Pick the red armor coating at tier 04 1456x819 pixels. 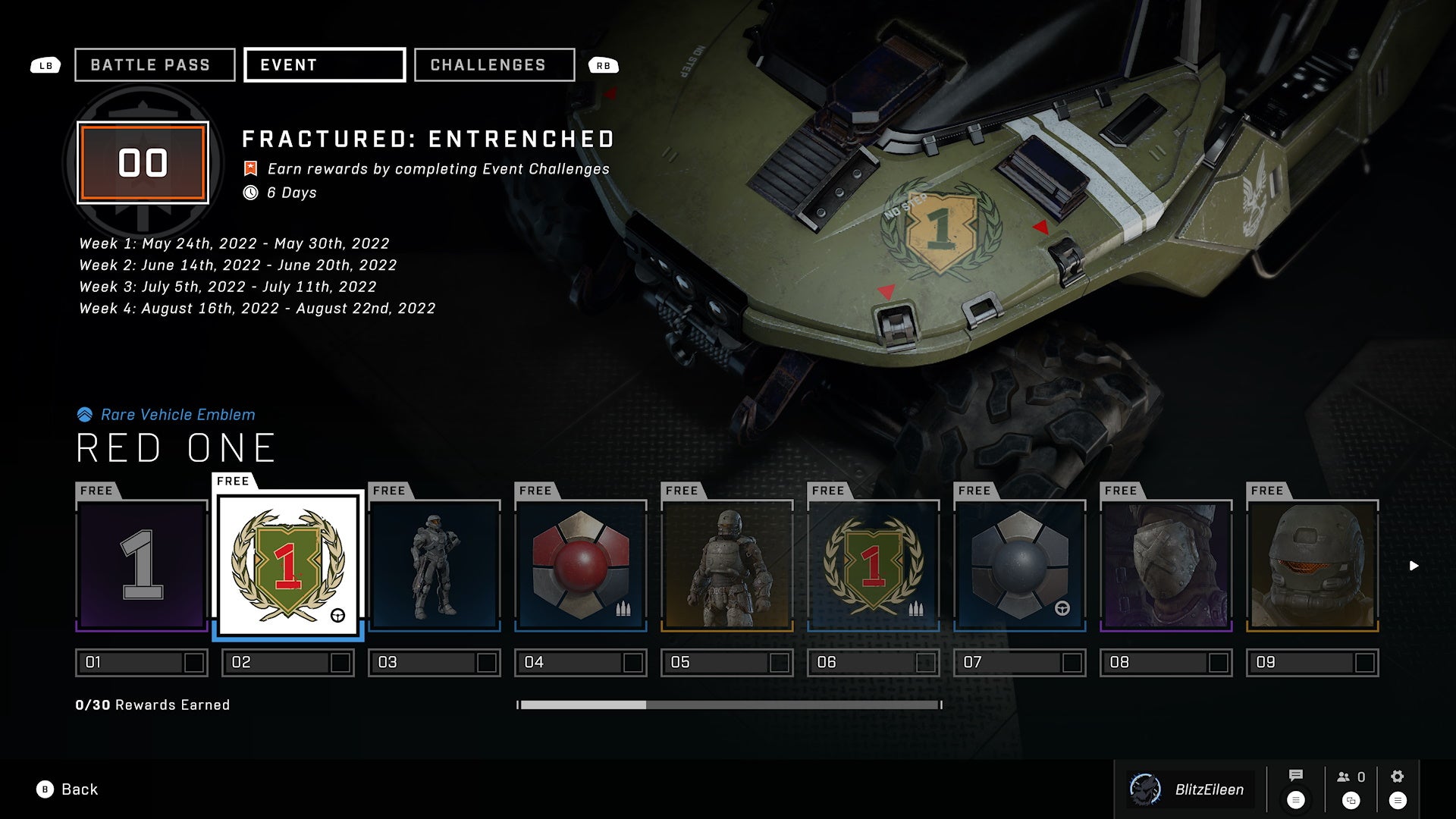581,566
